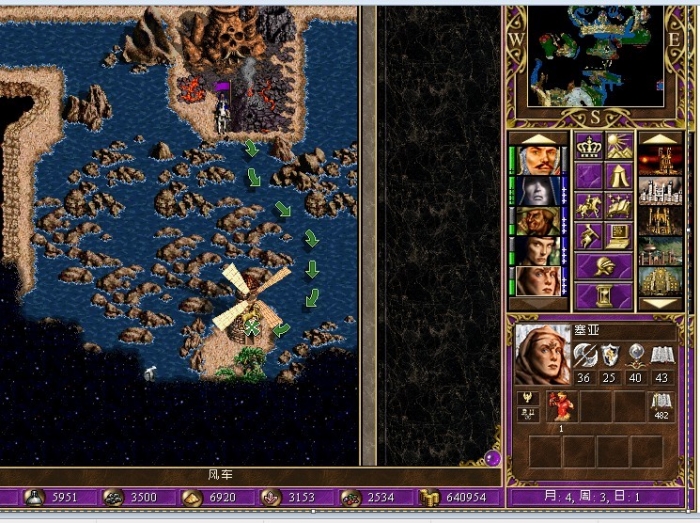Screen dimensions: 700x523
Task: Click the tent sleep/wake hero button
Action: (x=618, y=177)
